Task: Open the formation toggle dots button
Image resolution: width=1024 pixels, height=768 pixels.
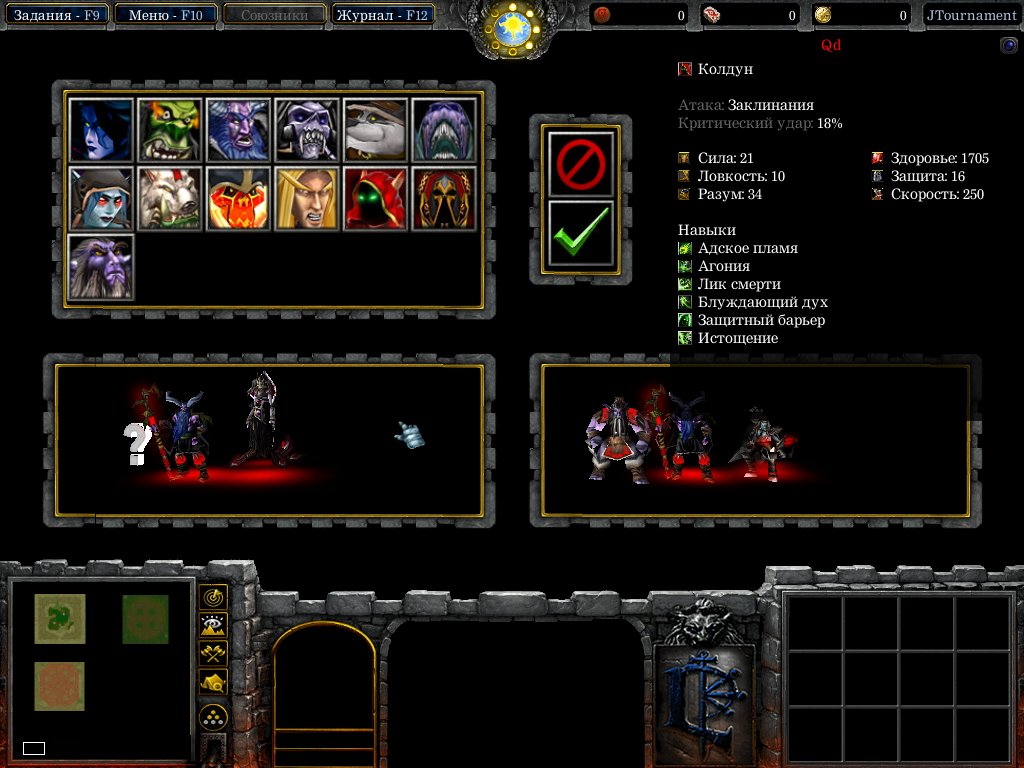Action: tap(213, 717)
